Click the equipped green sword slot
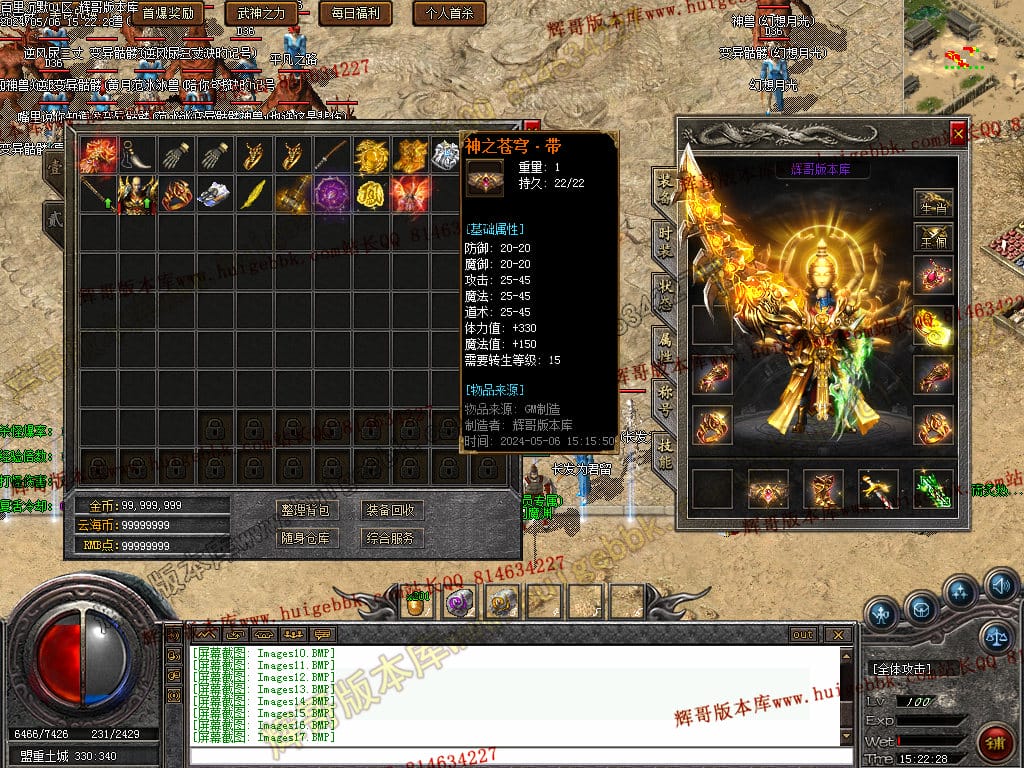Viewport: 1024px width, 768px height. [x=932, y=489]
